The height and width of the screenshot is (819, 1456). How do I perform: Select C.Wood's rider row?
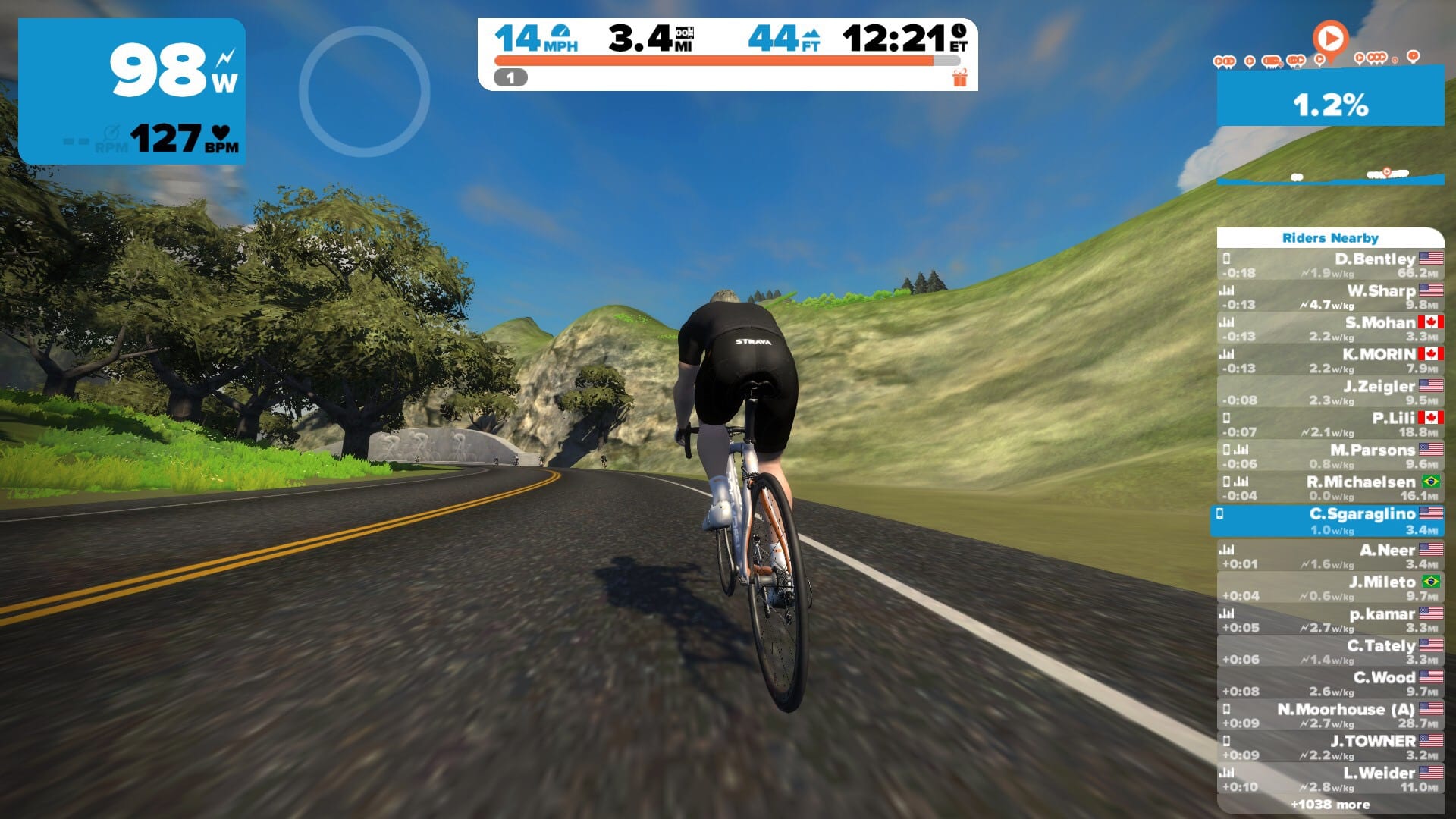1330,684
